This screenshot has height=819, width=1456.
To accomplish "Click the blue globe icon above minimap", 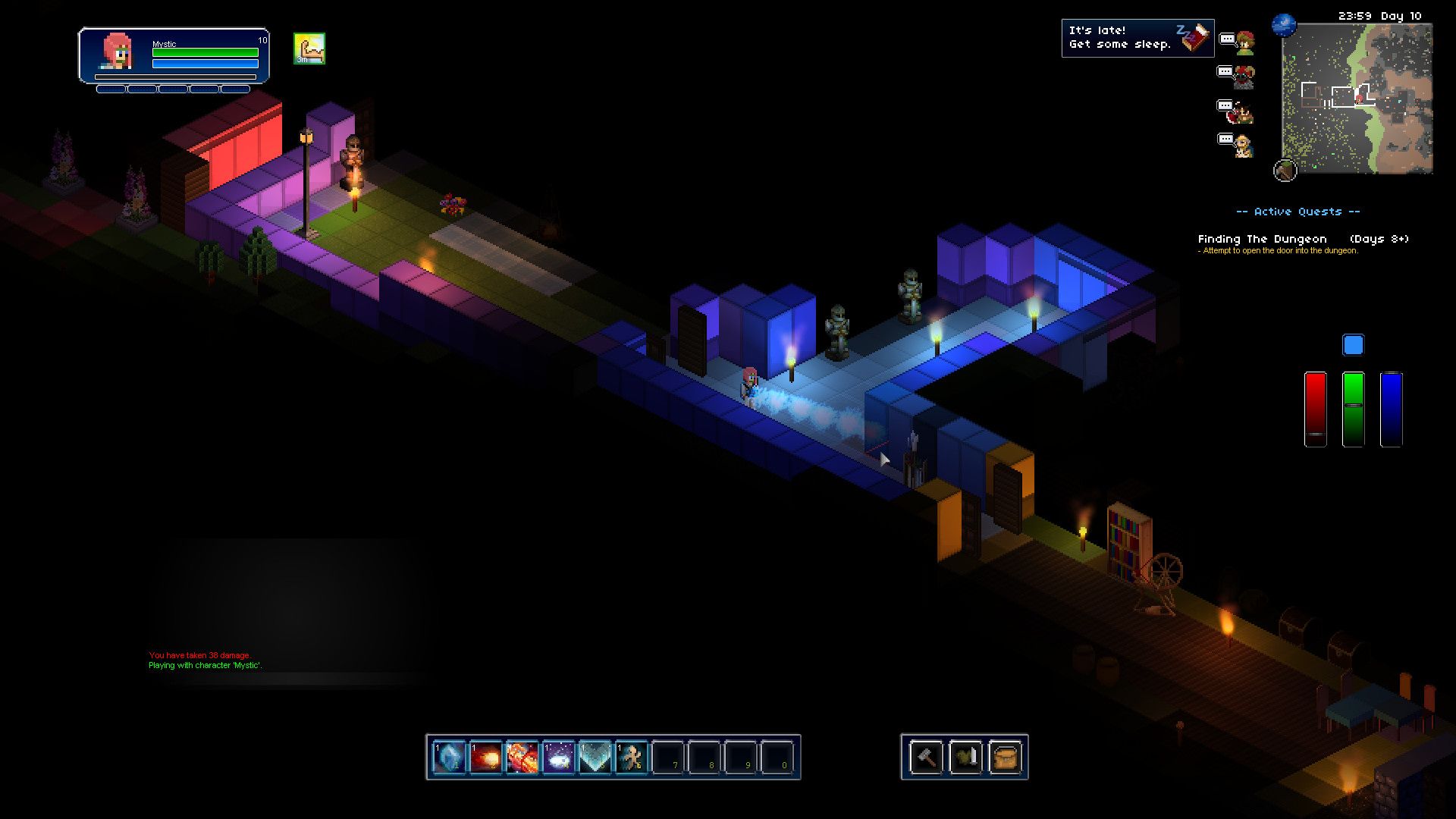I will [1284, 25].
